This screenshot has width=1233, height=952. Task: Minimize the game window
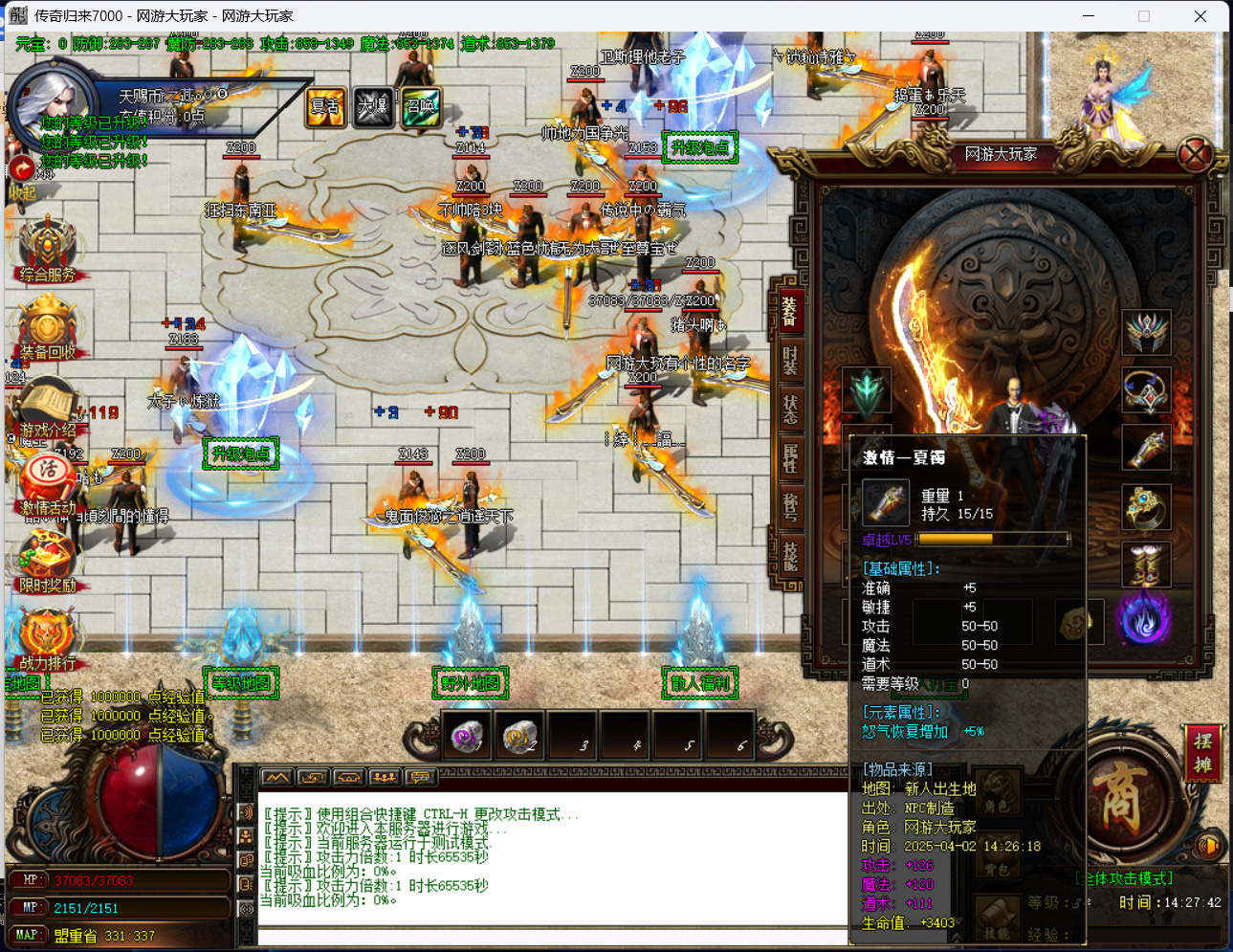tap(1089, 16)
